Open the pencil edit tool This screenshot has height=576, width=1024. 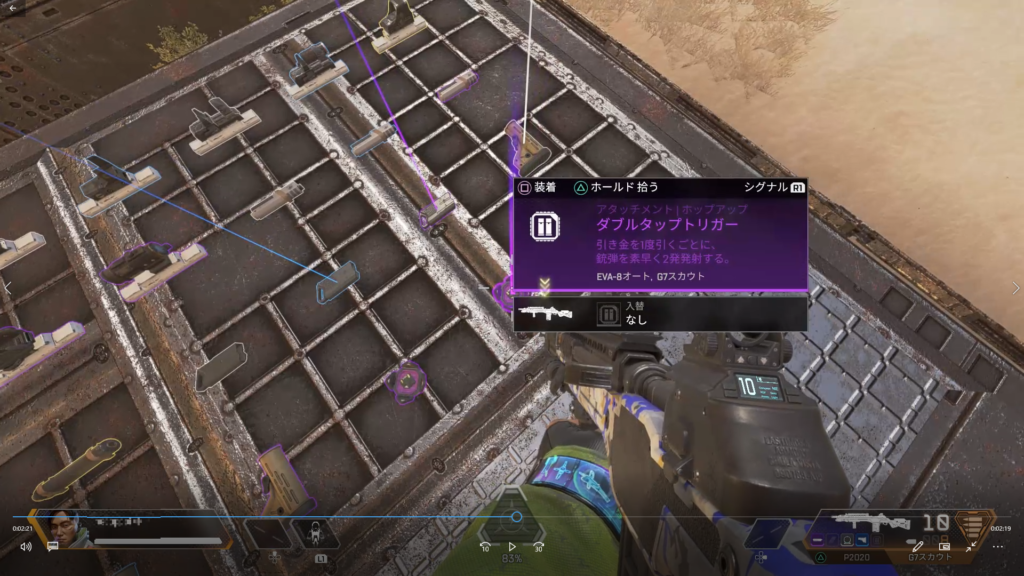918,547
